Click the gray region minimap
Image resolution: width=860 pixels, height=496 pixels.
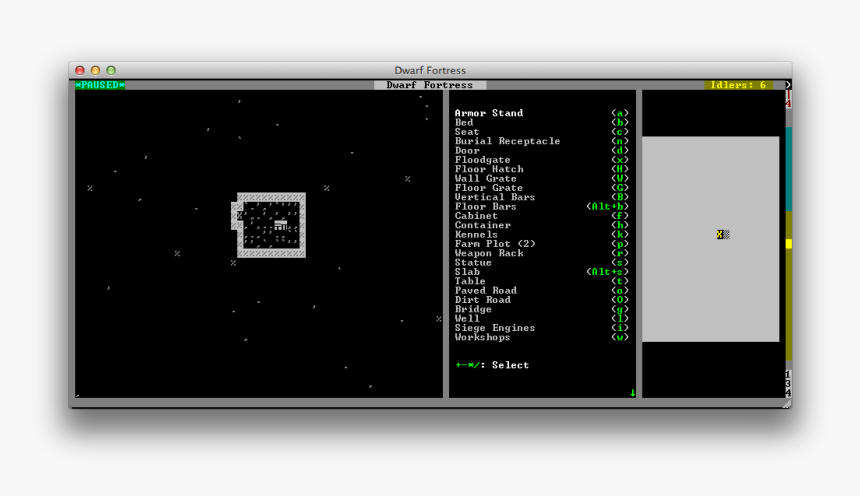pos(710,239)
